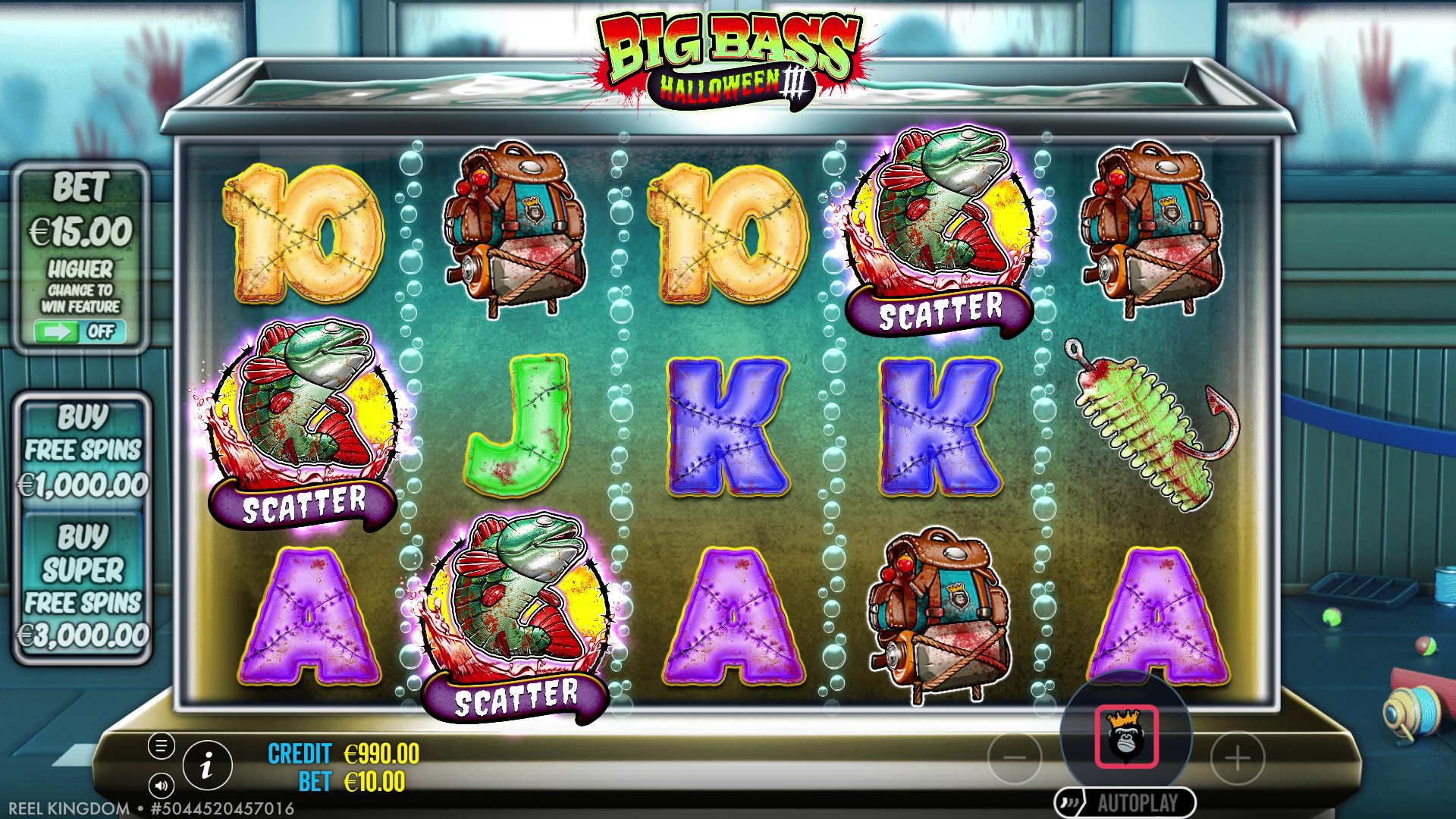Show the game info page
This screenshot has width=1456, height=819.
[206, 766]
